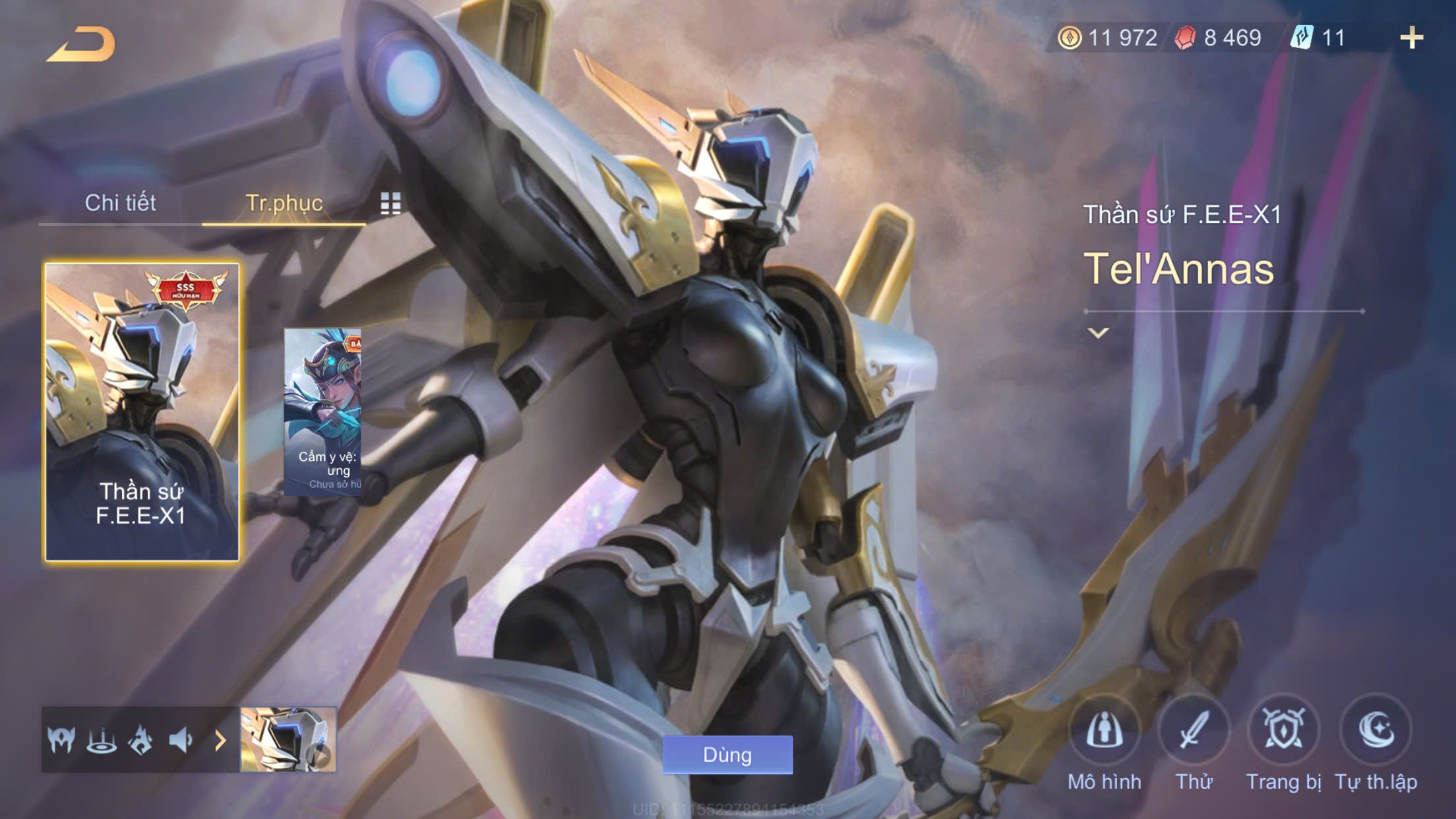Open Trang bị equipment setup
Image resolution: width=1456 pixels, height=819 pixels.
pos(1283,731)
